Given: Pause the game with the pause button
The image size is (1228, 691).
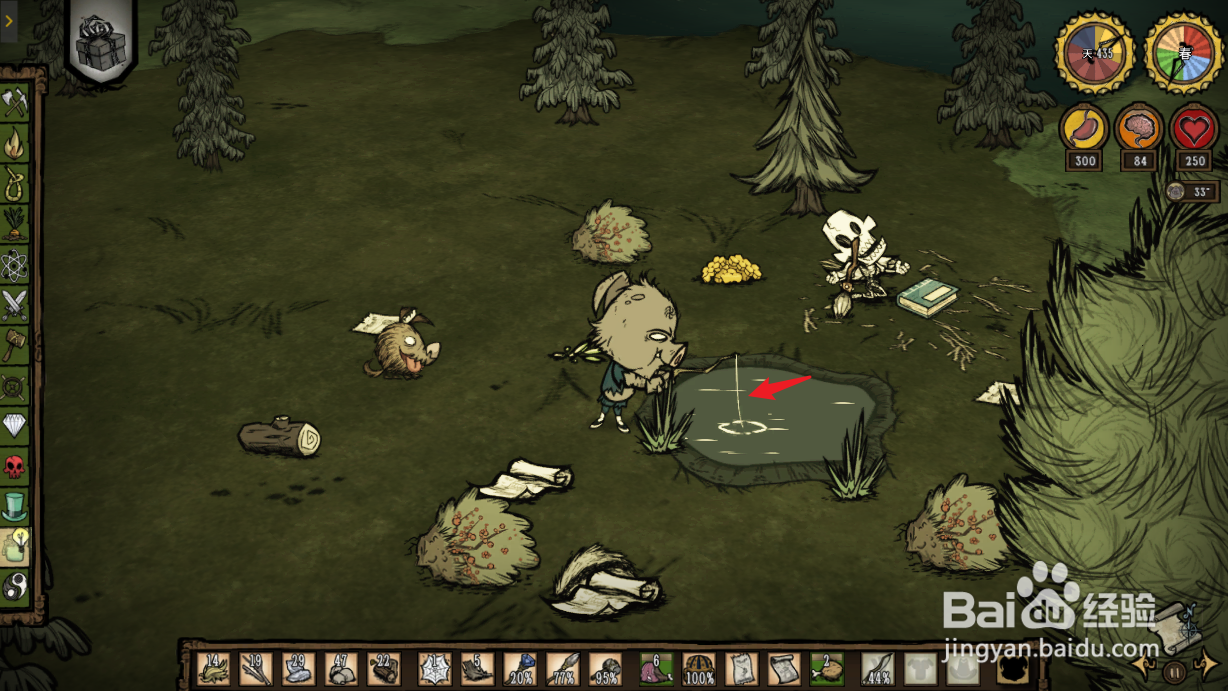Looking at the screenshot, I should tap(1176, 671).
